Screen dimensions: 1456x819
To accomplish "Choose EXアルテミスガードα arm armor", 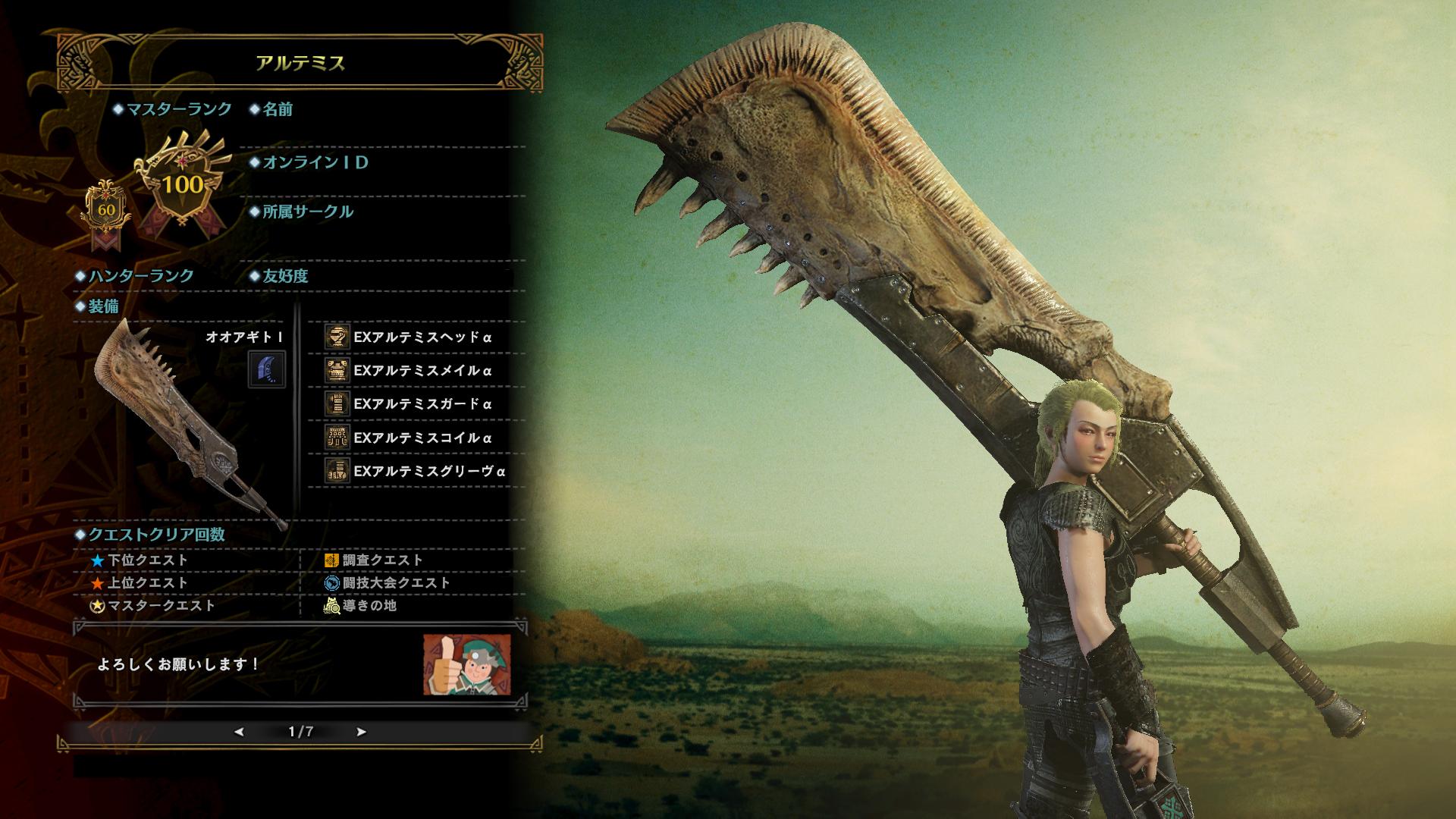I will pos(422,404).
